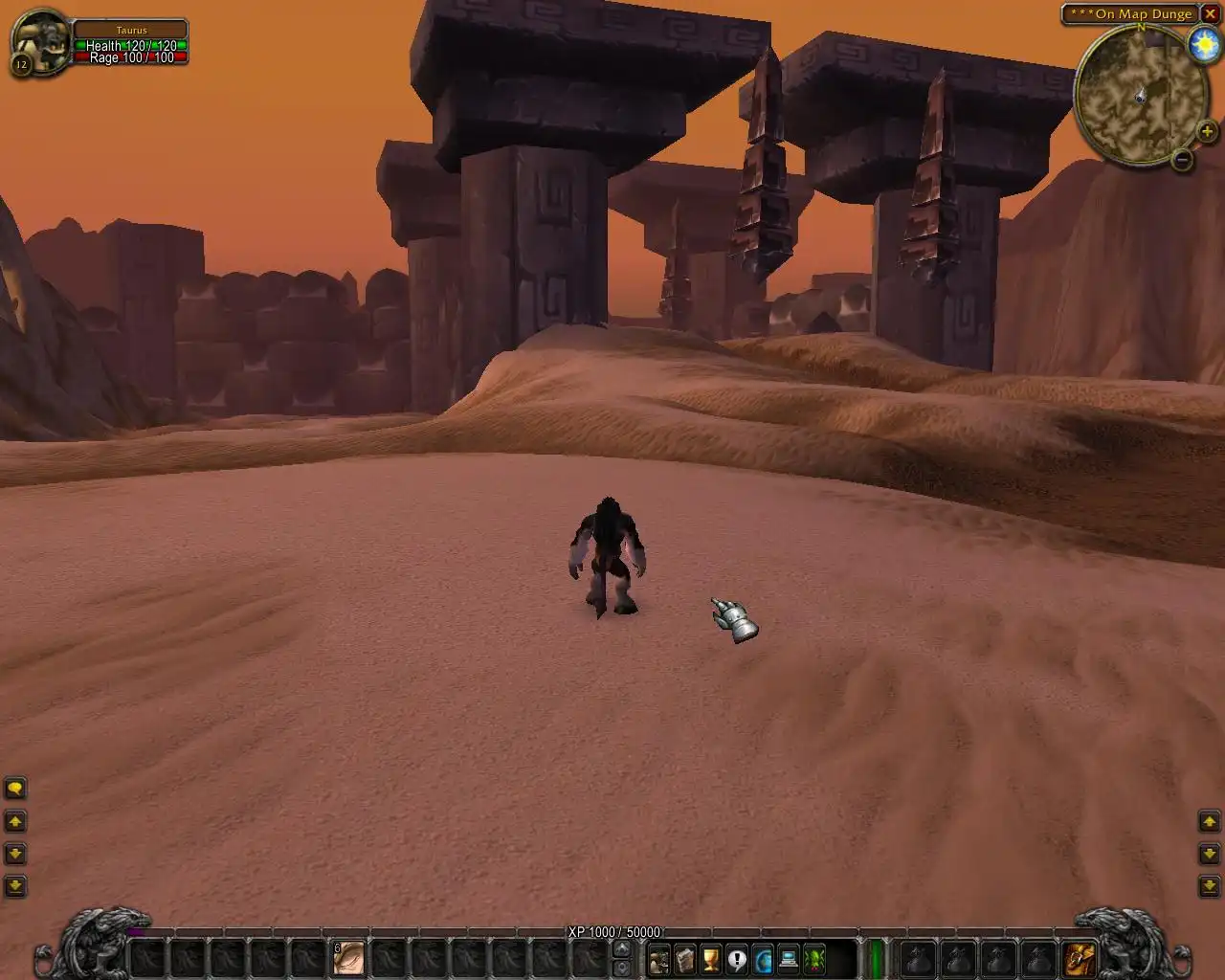Zoom out the minimap with the minus button
1225x980 pixels.
point(1182,160)
